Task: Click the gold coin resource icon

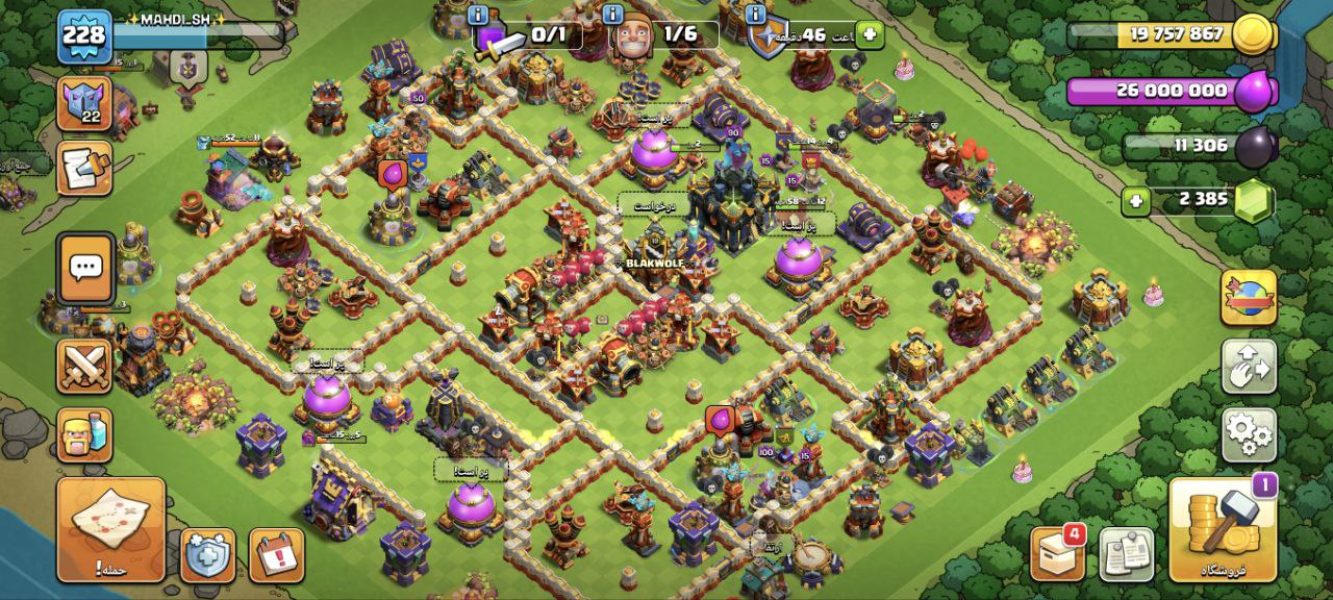Action: pos(1252,35)
